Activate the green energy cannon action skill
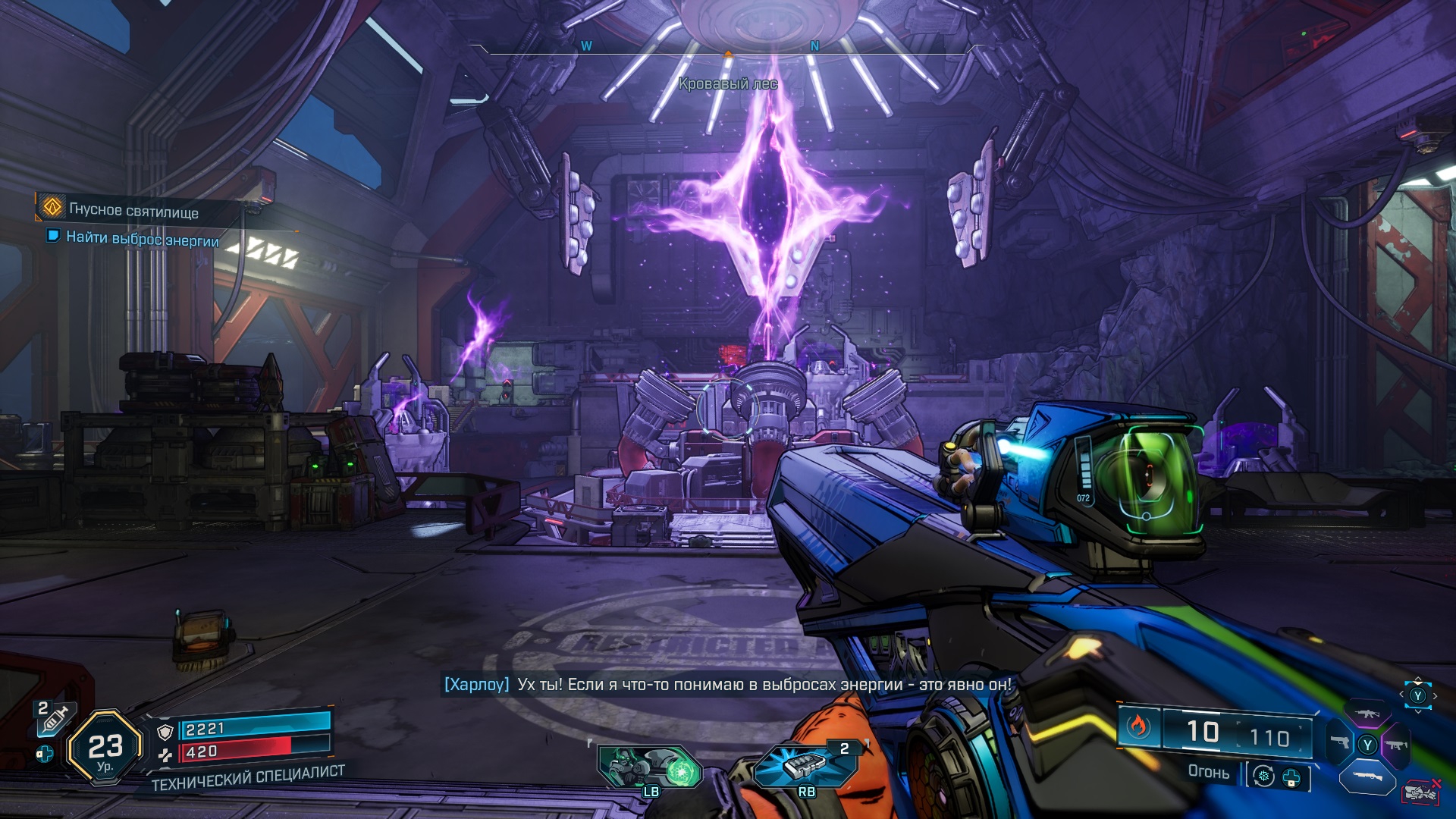The image size is (1456, 819). click(x=650, y=767)
